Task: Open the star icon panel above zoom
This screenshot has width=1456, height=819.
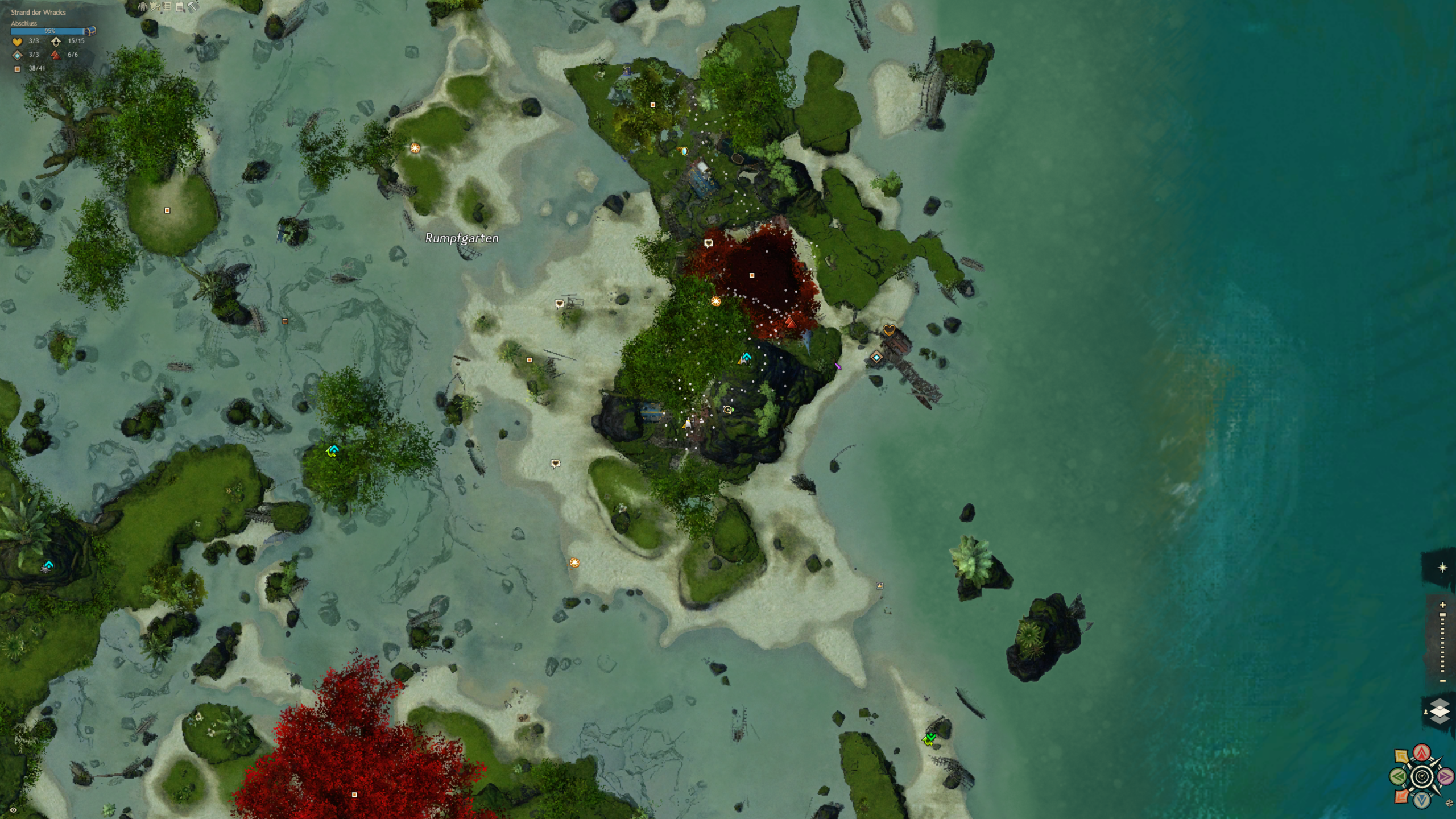Action: pos(1442,568)
